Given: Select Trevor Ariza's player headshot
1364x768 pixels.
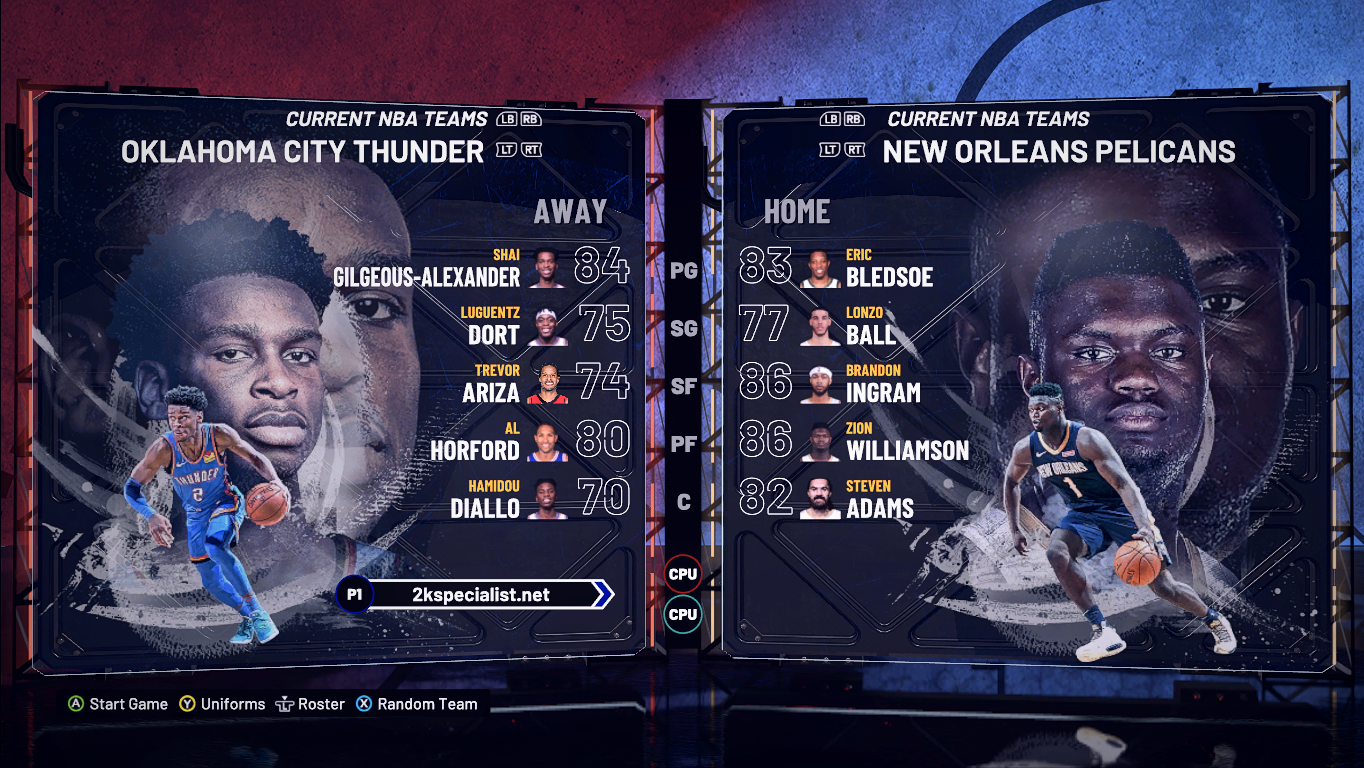Looking at the screenshot, I should [x=548, y=383].
